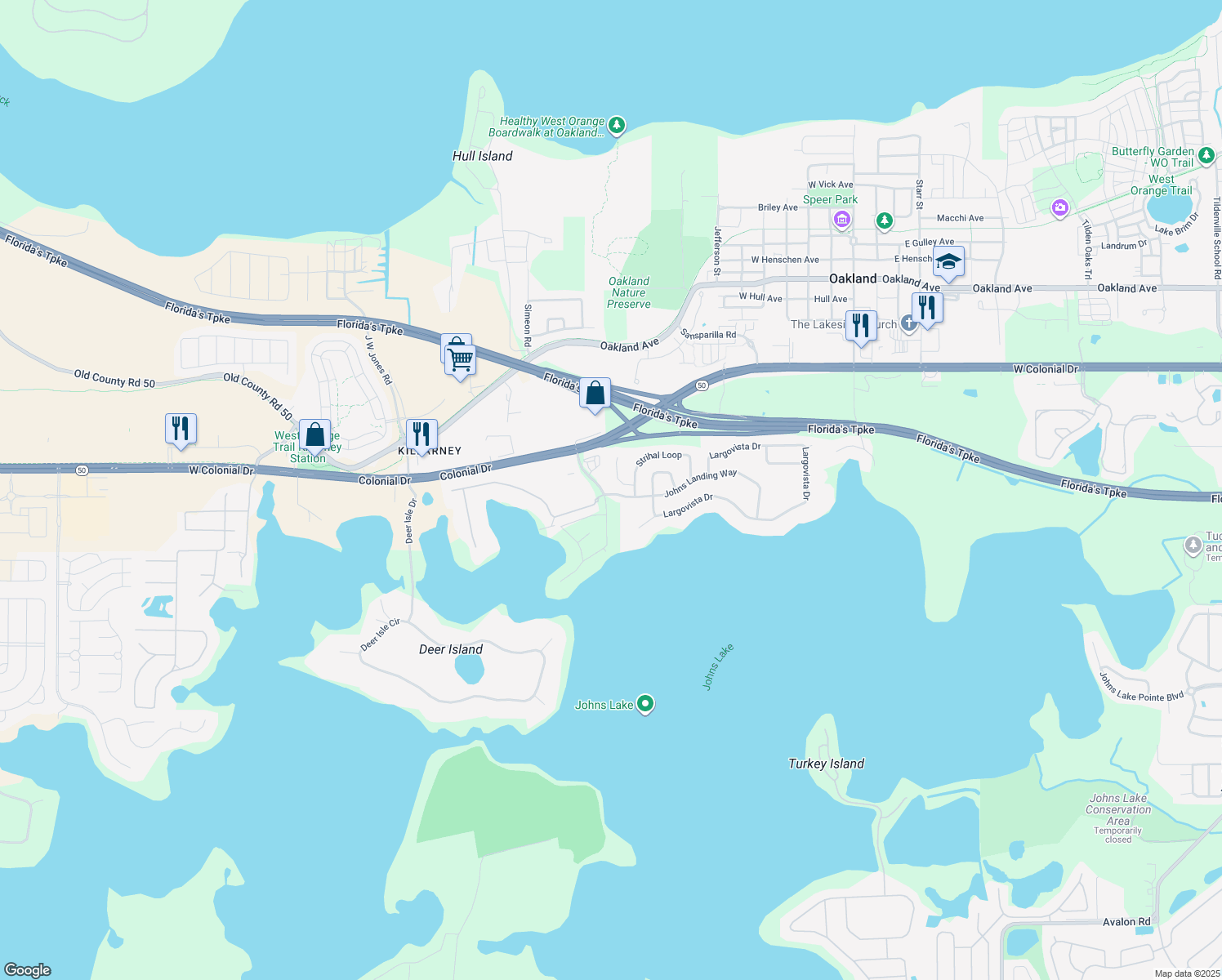Viewport: 1222px width, 980px height.
Task: Open the Healthy West Orange Boardwalk green pin
Action: (x=616, y=125)
